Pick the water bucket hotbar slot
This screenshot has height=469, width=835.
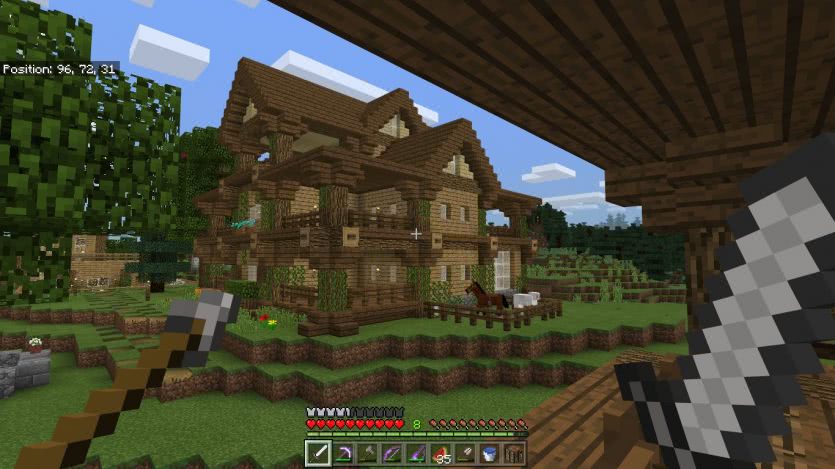pyautogui.click(x=490, y=455)
